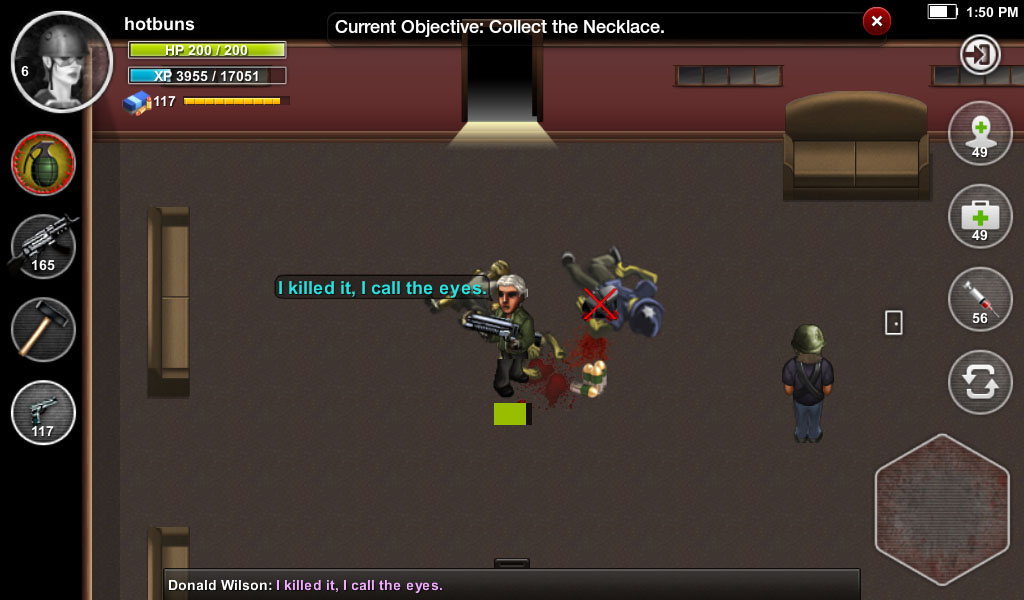Tap the swap arrows button
Viewport: 1024px width, 600px height.
(980, 382)
